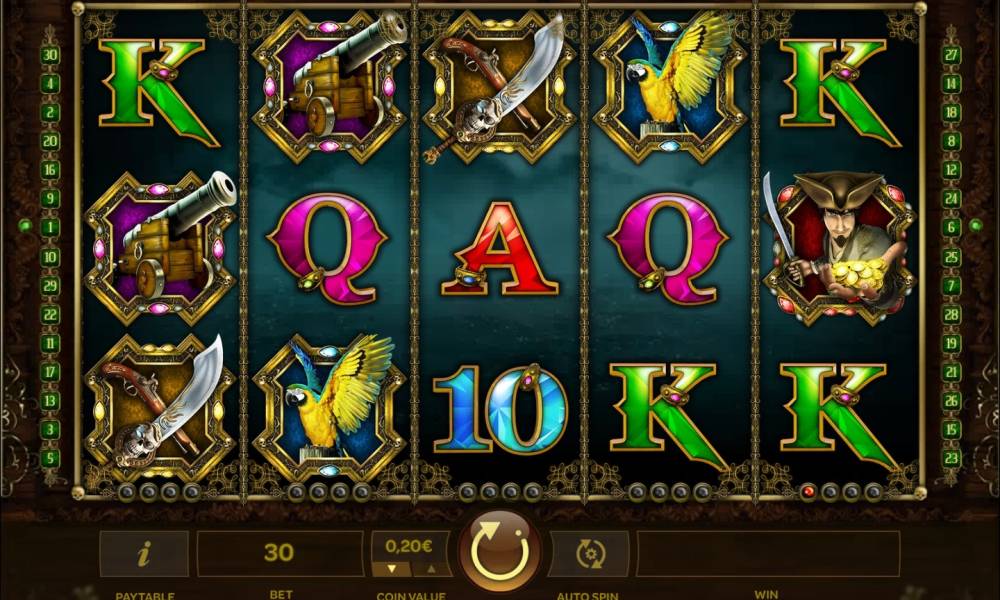Select the bet amount box showing 30
Image resolution: width=1000 pixels, height=600 pixels.
(x=279, y=553)
